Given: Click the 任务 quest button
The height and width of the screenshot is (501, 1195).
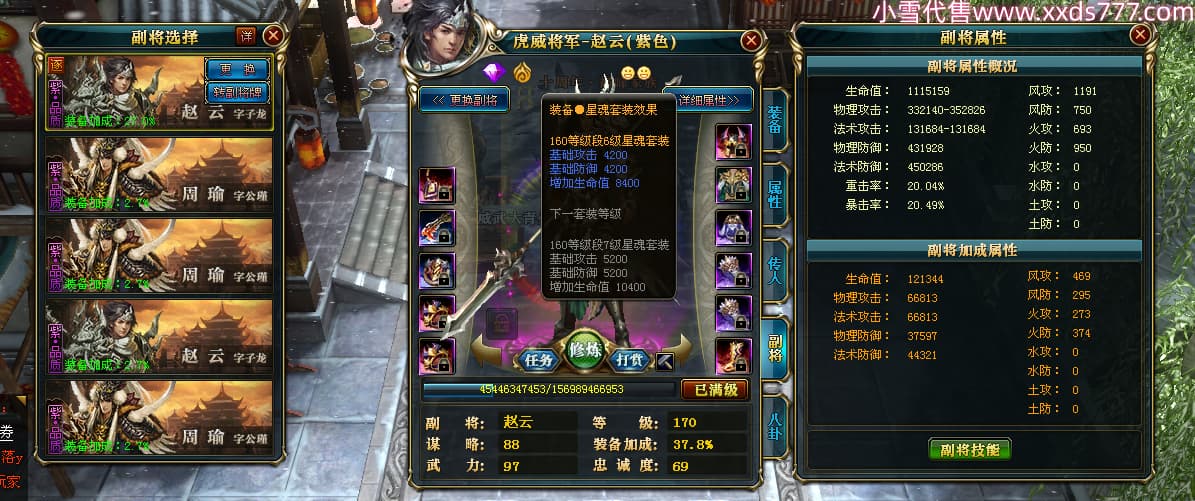Looking at the screenshot, I should [x=539, y=359].
